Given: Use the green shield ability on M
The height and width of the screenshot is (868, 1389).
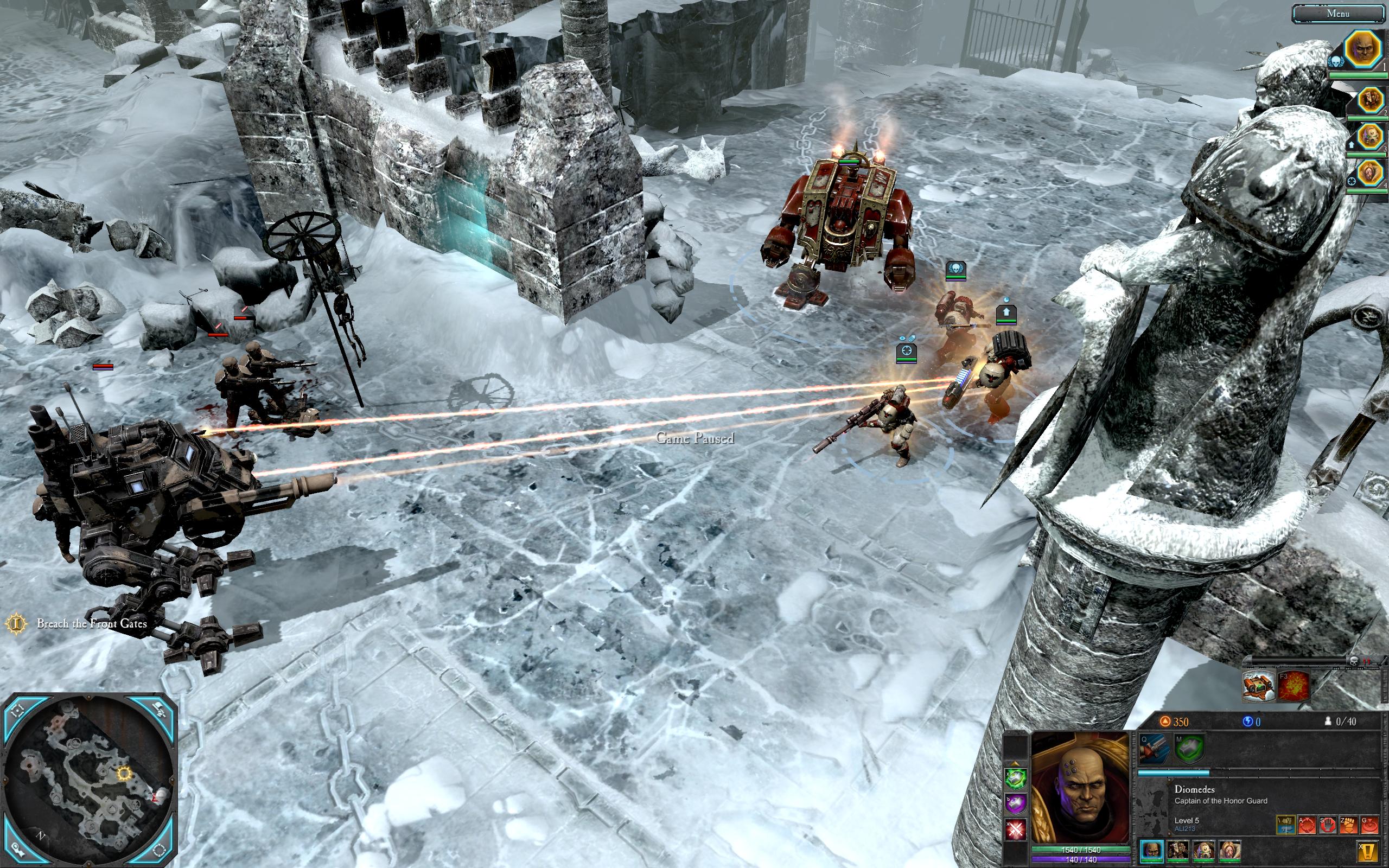Looking at the screenshot, I should pyautogui.click(x=1189, y=749).
